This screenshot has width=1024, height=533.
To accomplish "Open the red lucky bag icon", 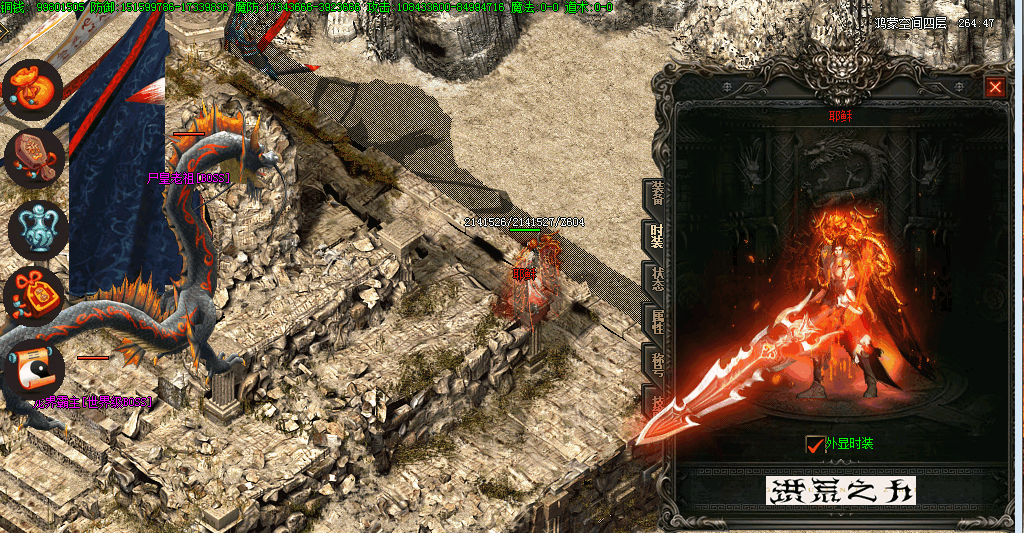I will point(34,296).
